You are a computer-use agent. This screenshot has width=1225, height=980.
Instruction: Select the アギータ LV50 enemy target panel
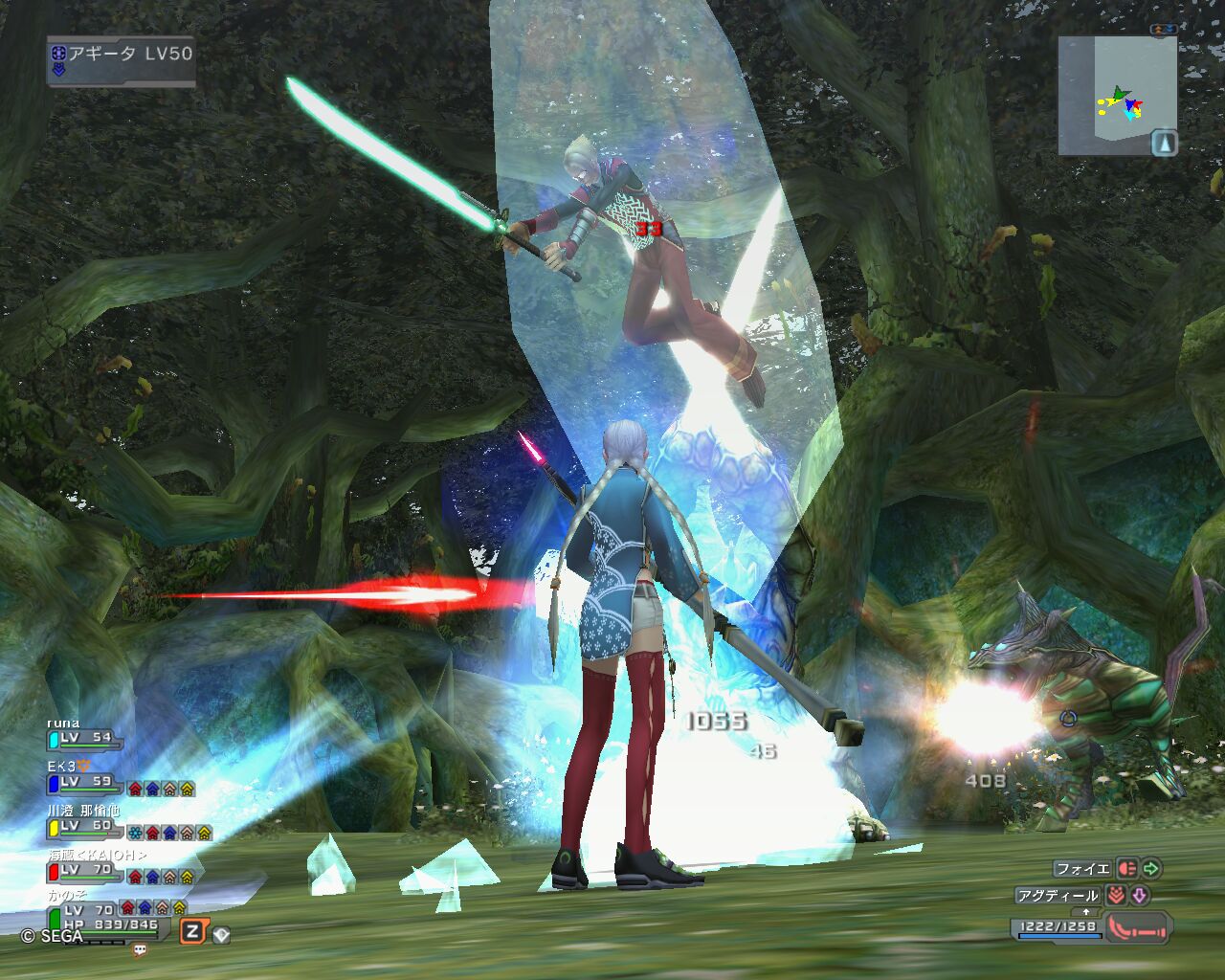[122, 62]
